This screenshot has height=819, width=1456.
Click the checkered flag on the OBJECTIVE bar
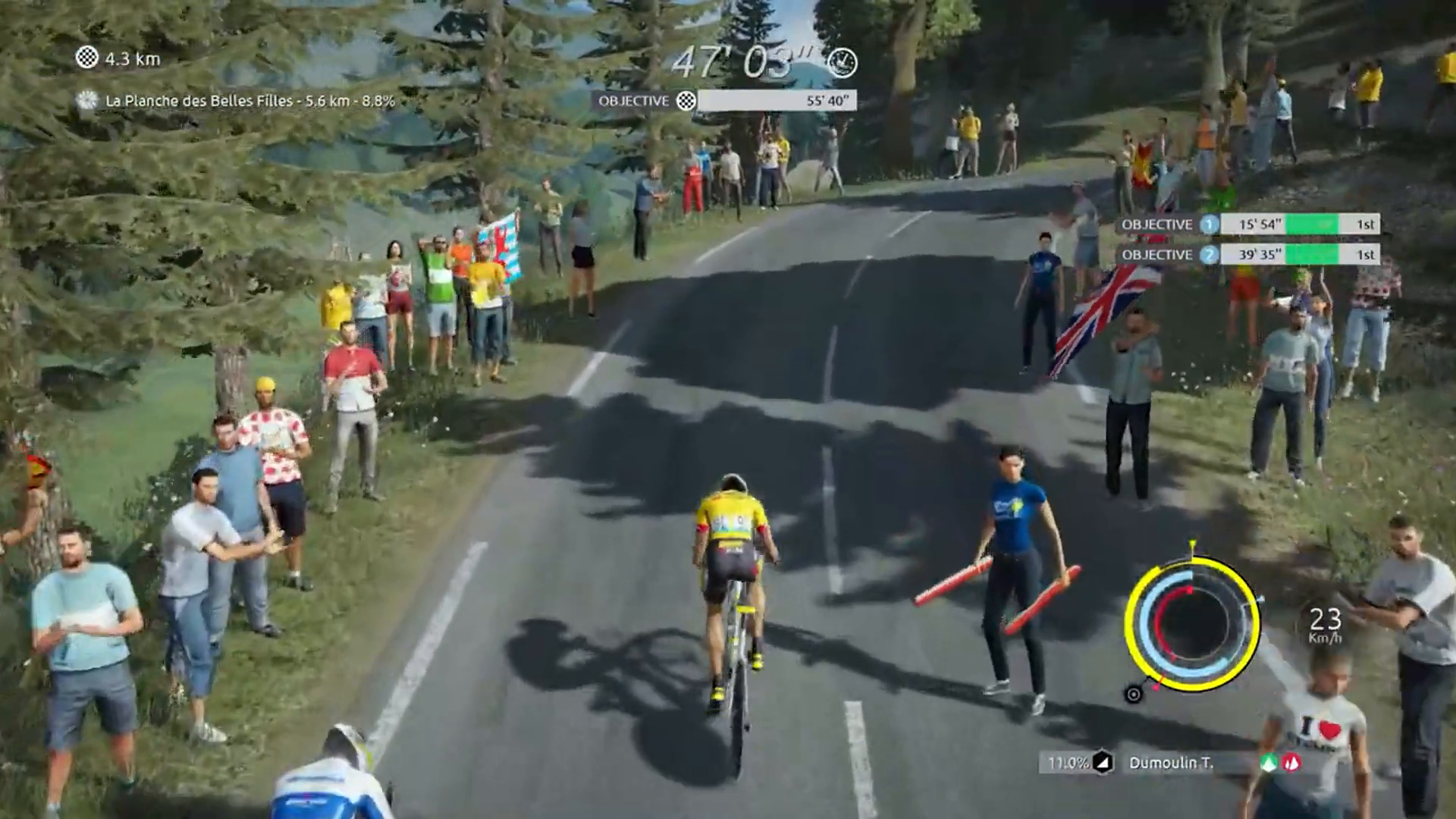[x=686, y=100]
